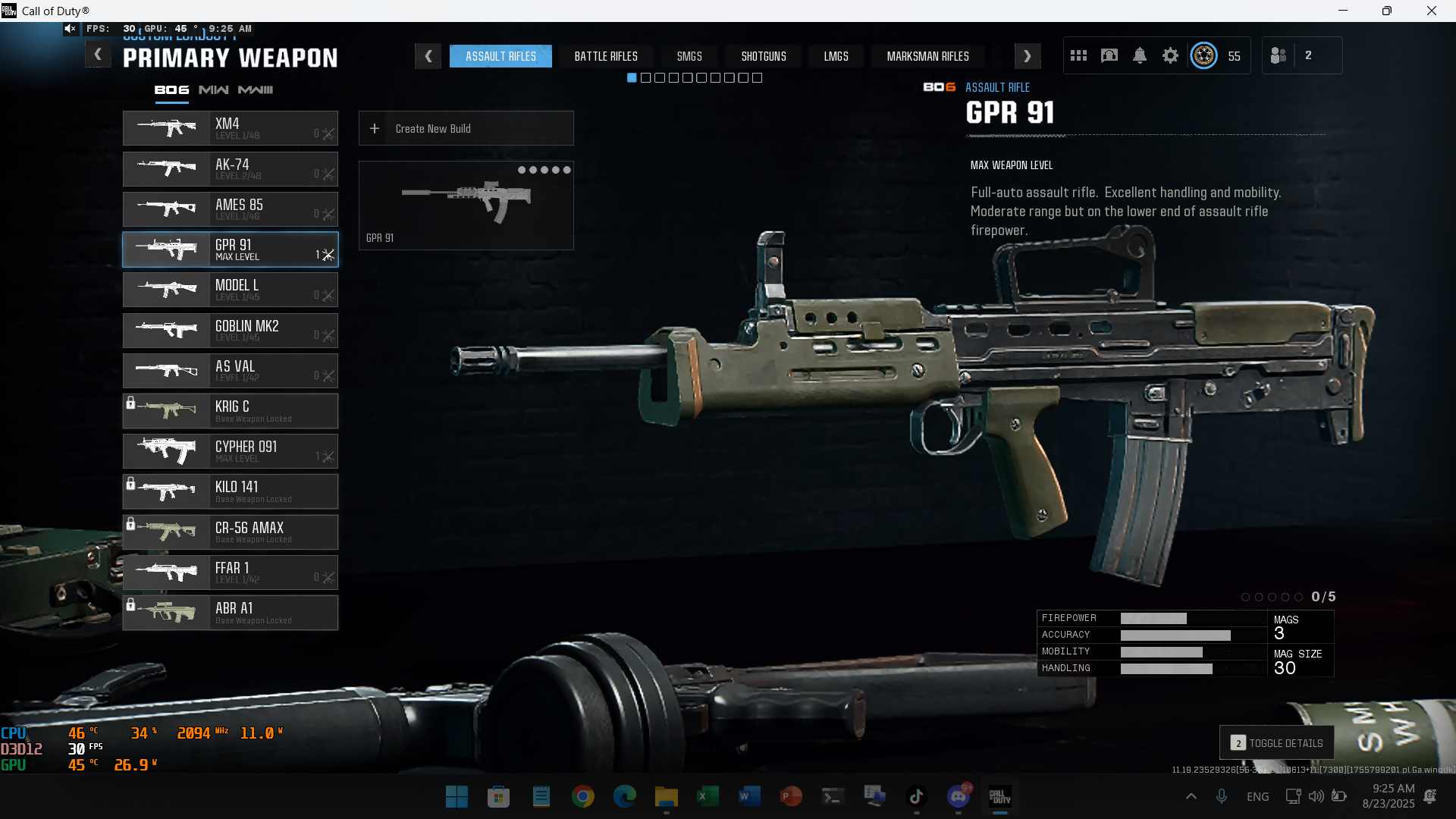Image resolution: width=1456 pixels, height=819 pixels.
Task: Pick the Cypher 091 rifle
Action: point(231,451)
